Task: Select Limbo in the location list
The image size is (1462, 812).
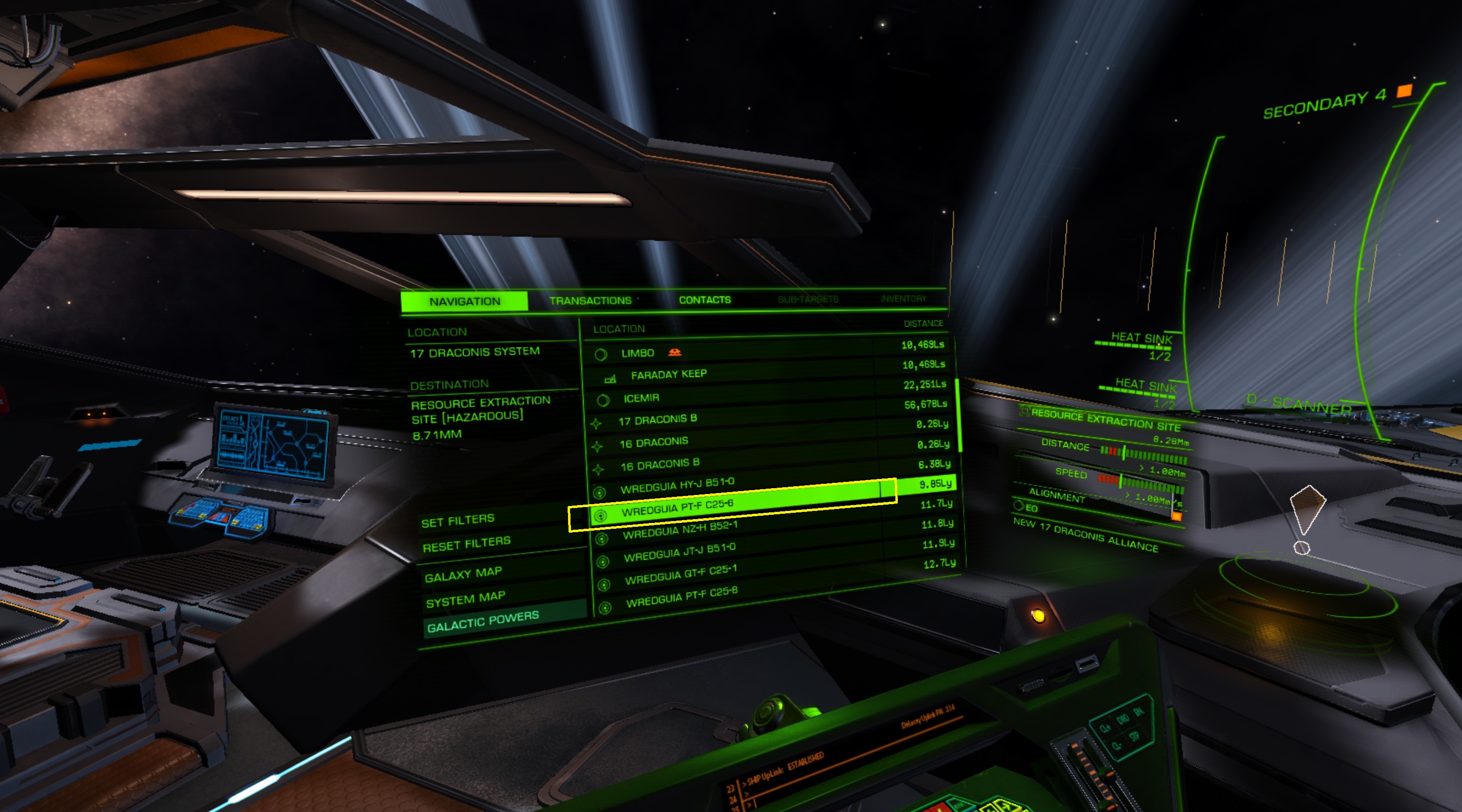Action: (637, 353)
